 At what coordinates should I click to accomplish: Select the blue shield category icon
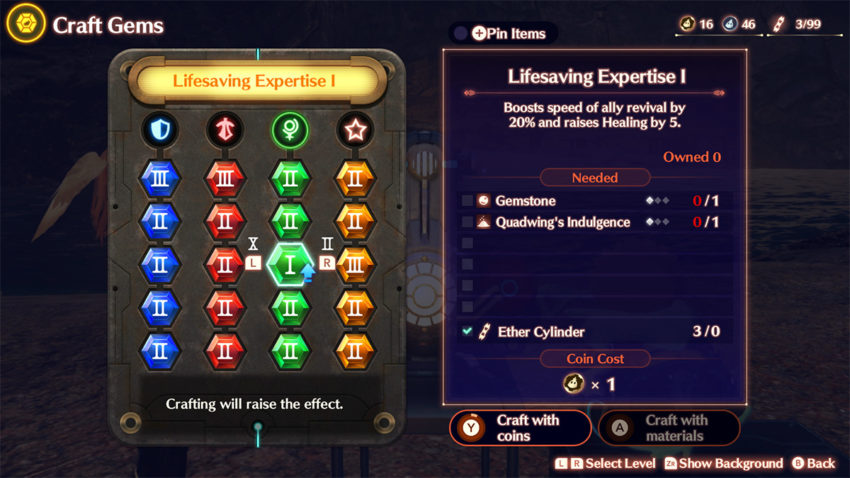[x=159, y=128]
